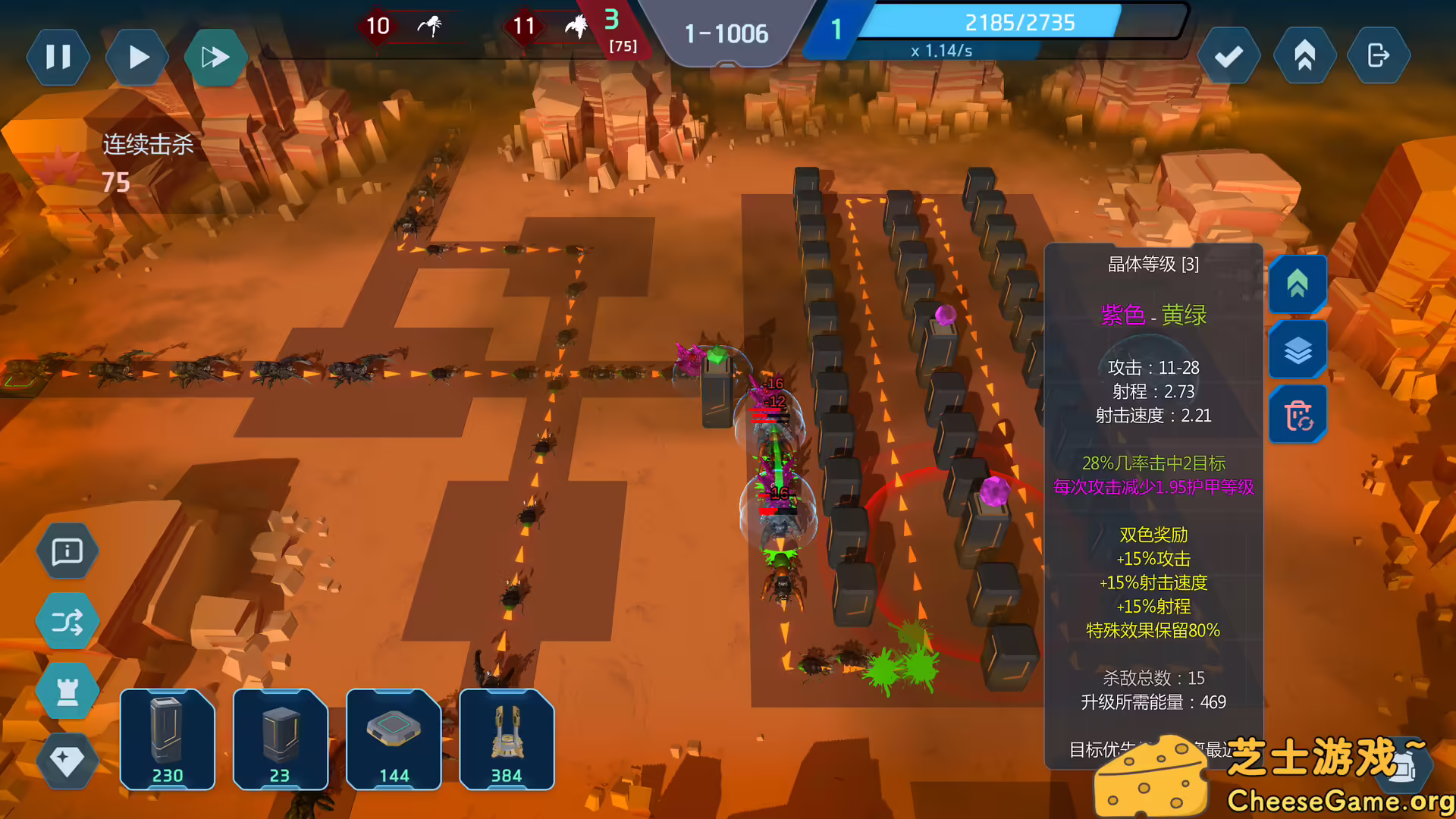The width and height of the screenshot is (1456, 819).
Task: Pause the game
Action: click(58, 57)
